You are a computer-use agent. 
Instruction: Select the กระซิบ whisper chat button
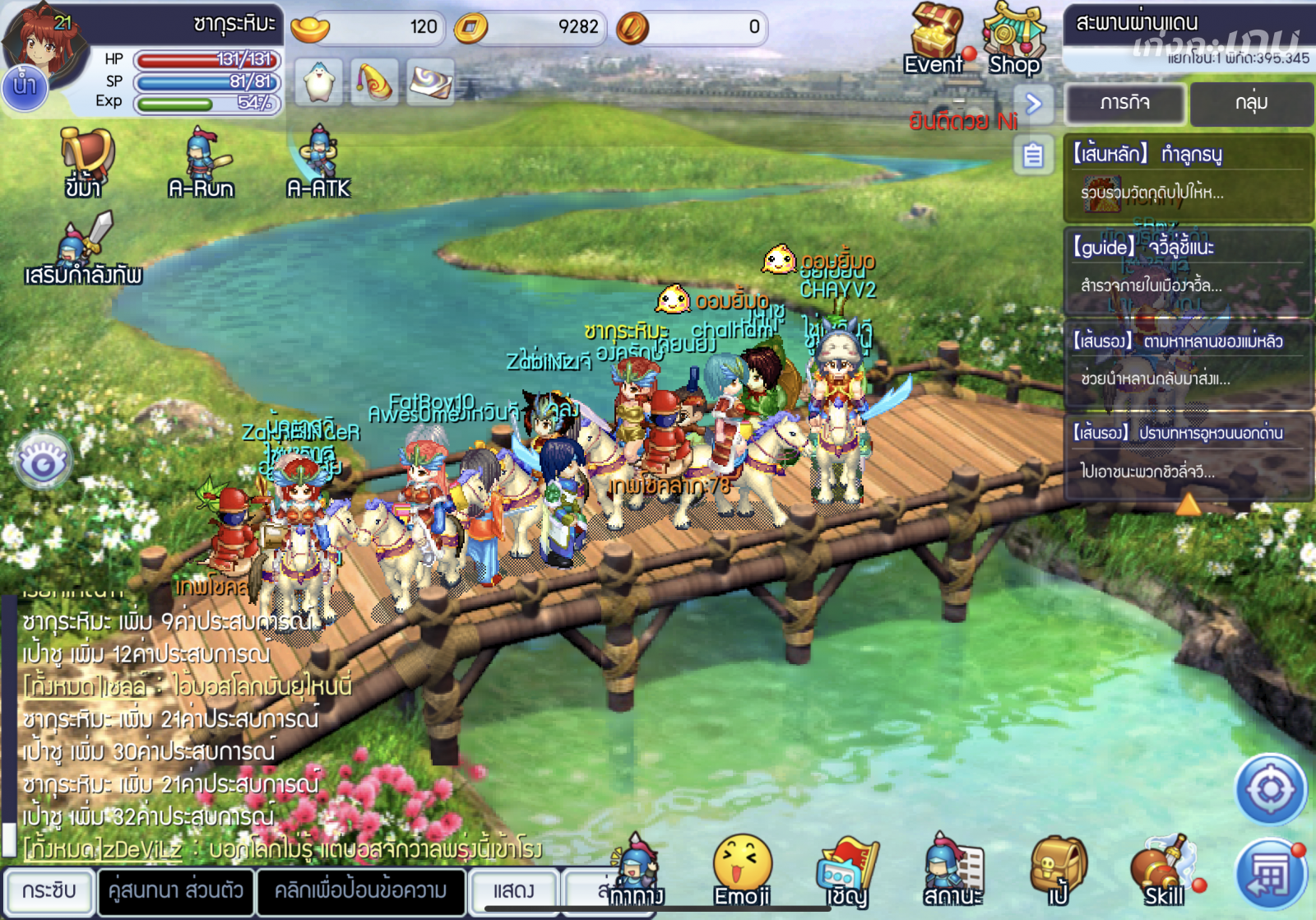(49, 890)
